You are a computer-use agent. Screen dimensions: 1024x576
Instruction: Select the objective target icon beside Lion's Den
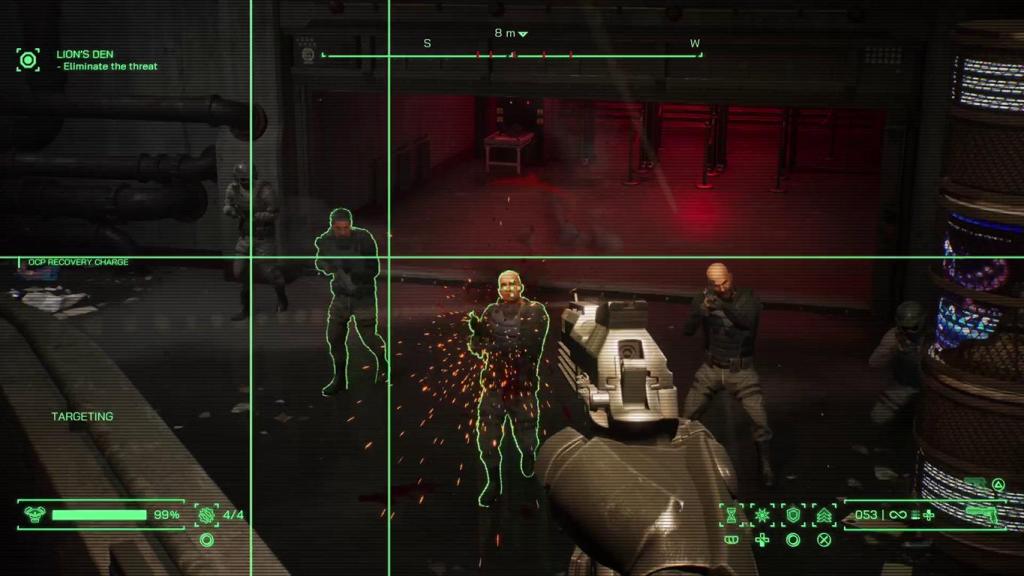point(28,60)
